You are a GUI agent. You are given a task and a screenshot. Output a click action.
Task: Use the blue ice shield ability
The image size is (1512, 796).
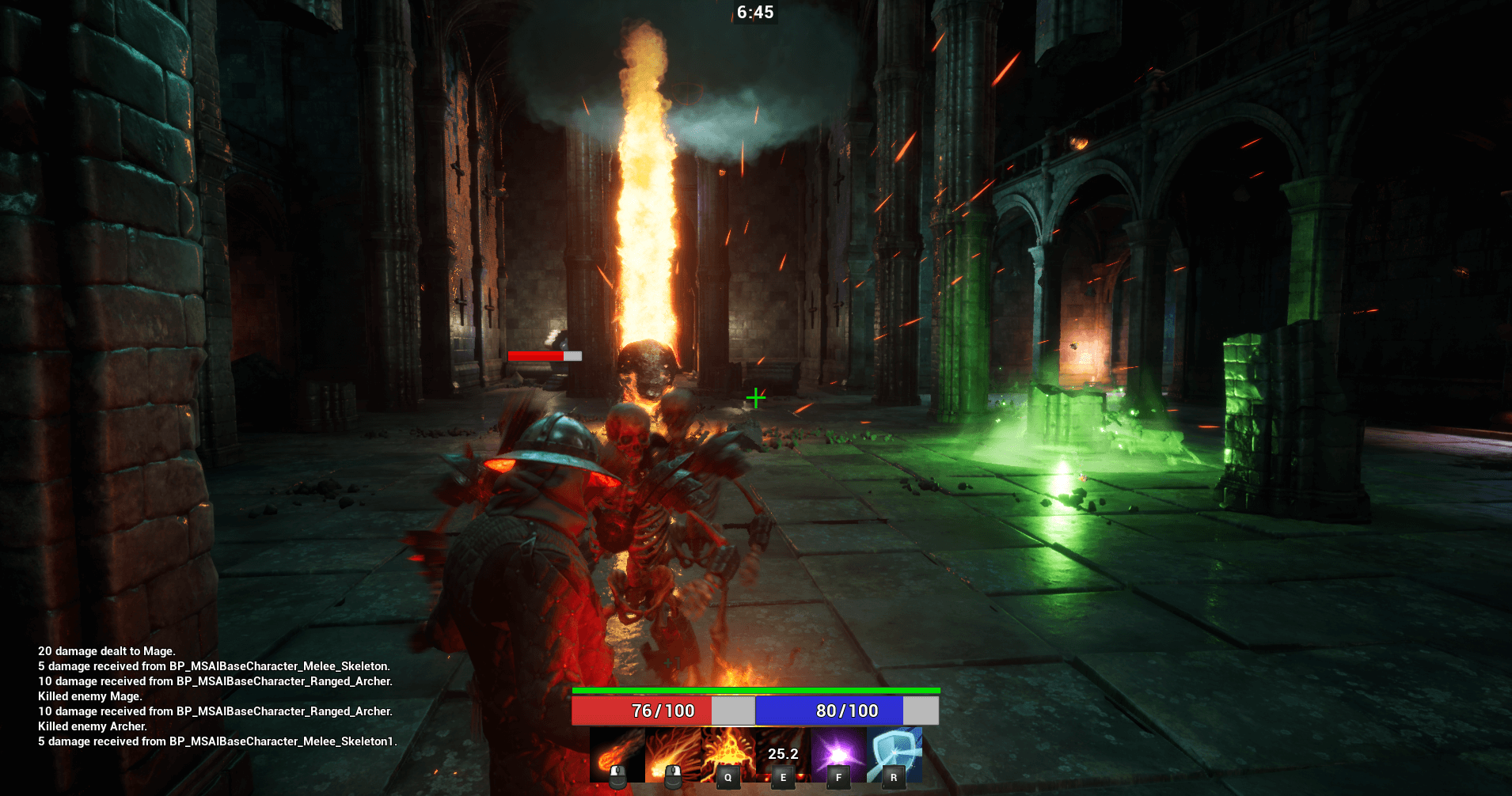[894, 756]
